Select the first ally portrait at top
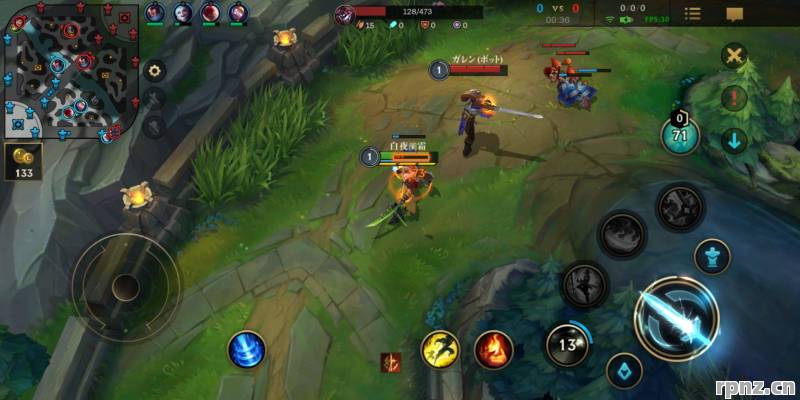 click(154, 13)
